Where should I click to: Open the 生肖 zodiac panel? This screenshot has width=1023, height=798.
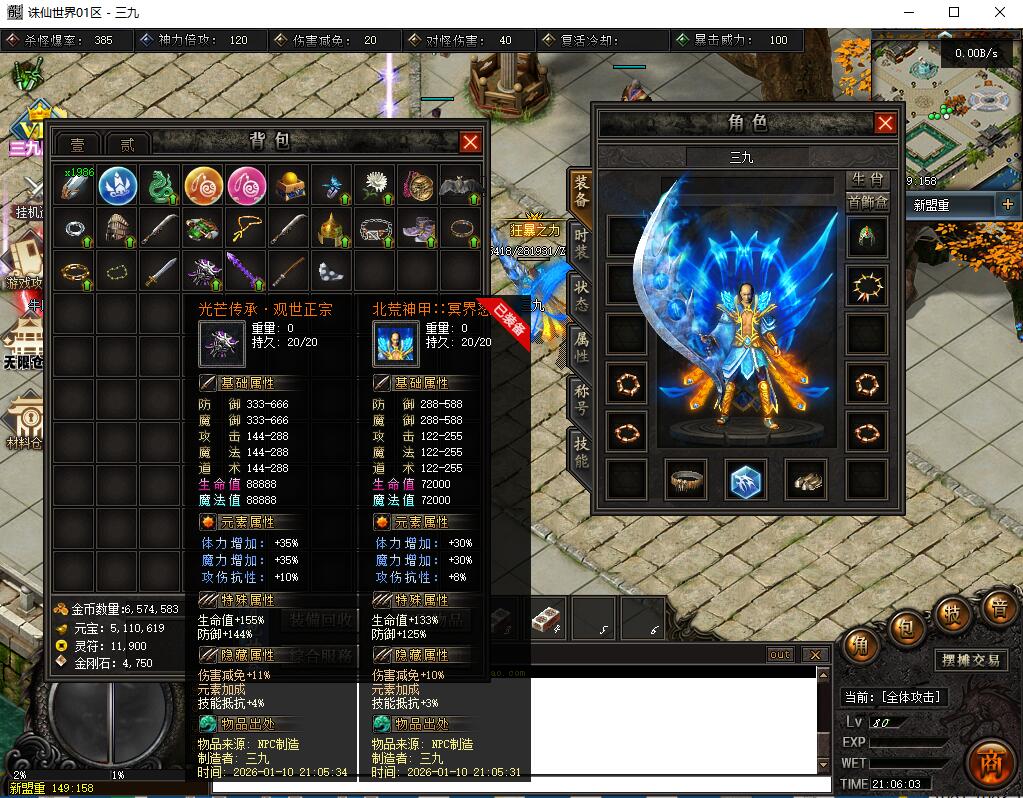point(867,180)
